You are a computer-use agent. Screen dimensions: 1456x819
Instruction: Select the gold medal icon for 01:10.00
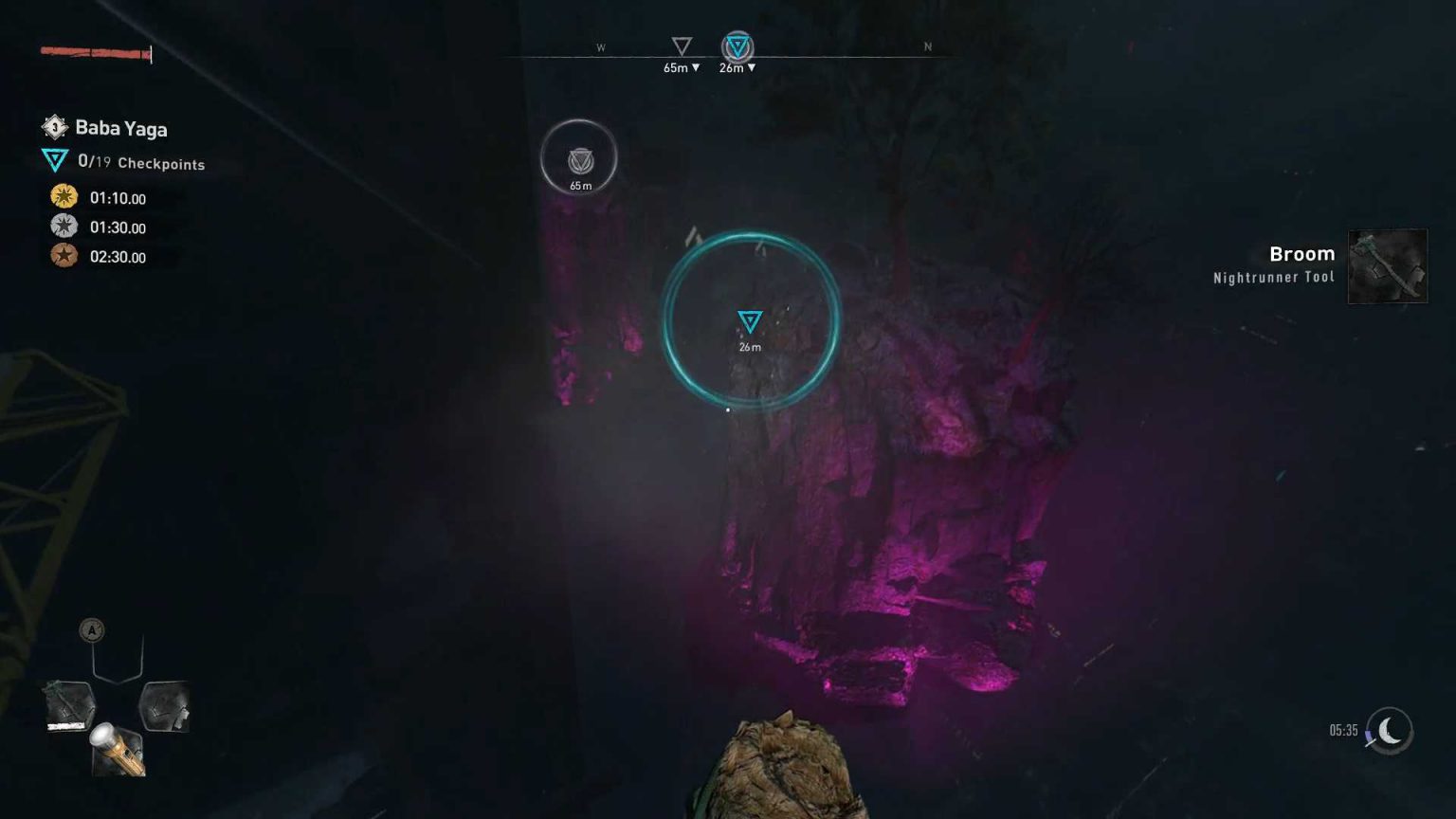tap(63, 197)
